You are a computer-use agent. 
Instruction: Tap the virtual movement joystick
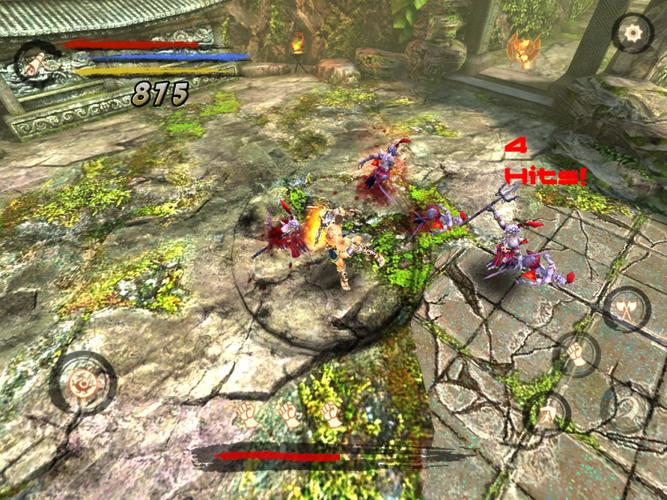pyautogui.click(x=81, y=383)
